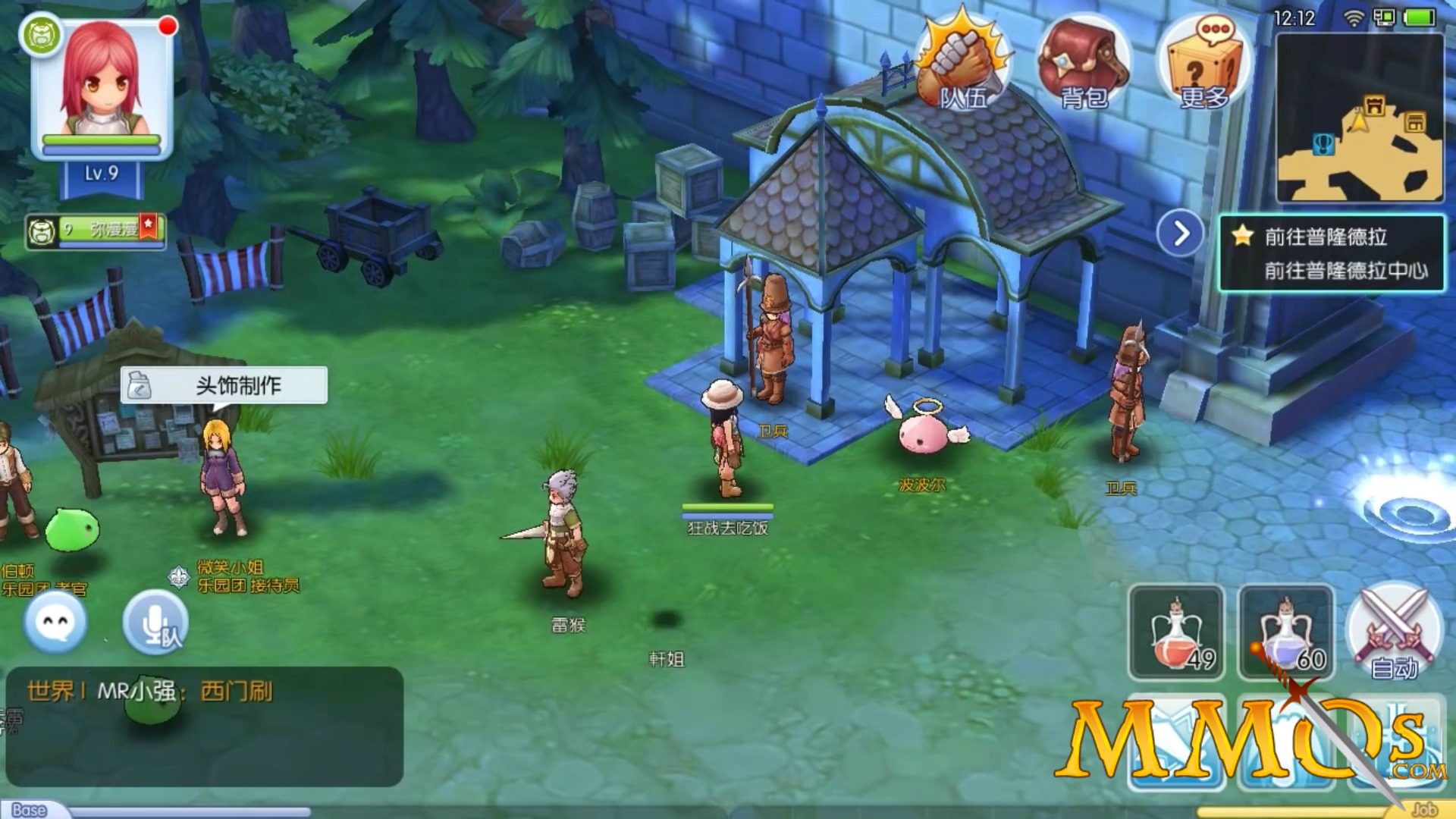Select the party member entry below level banner
Screen dimensions: 1456x819
click(x=96, y=231)
